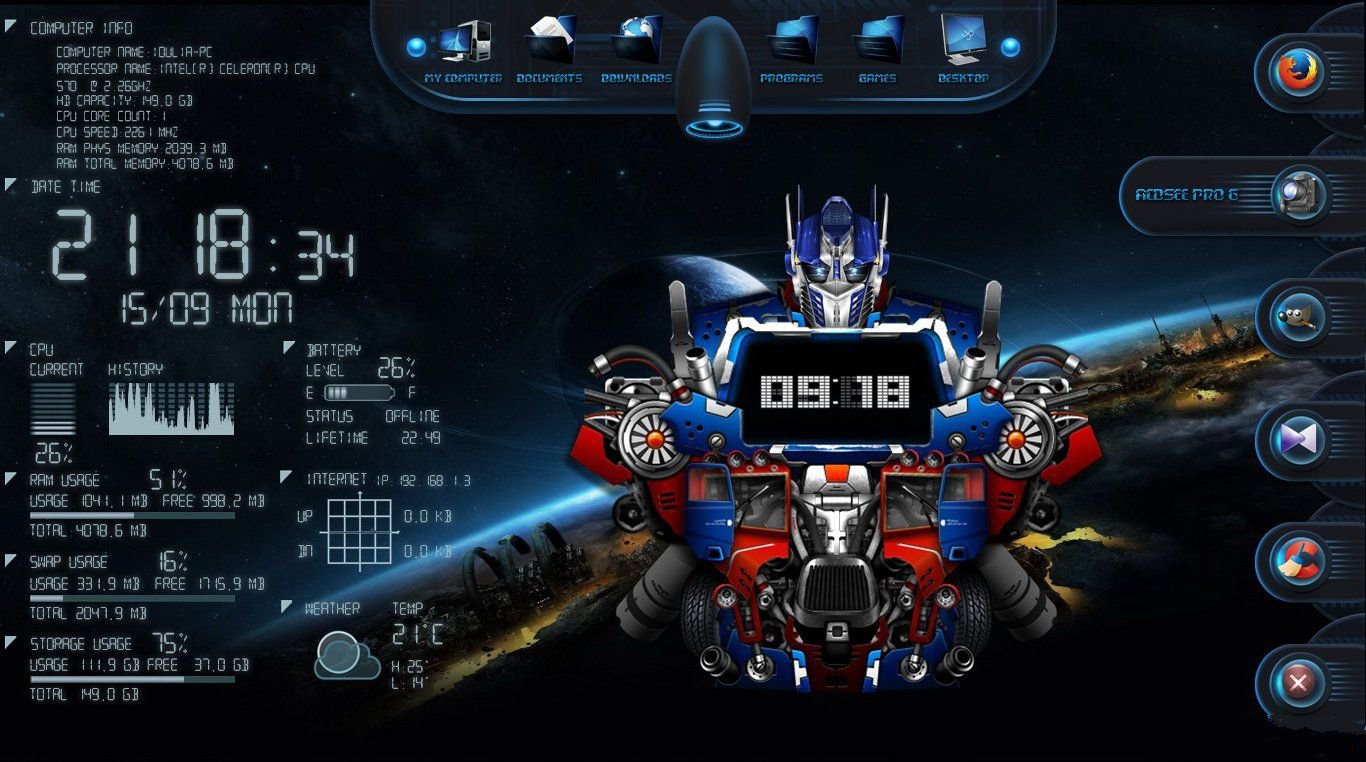Launch ACDSee Pro 6 camera icon
This screenshot has width=1366, height=762.
click(x=1297, y=195)
